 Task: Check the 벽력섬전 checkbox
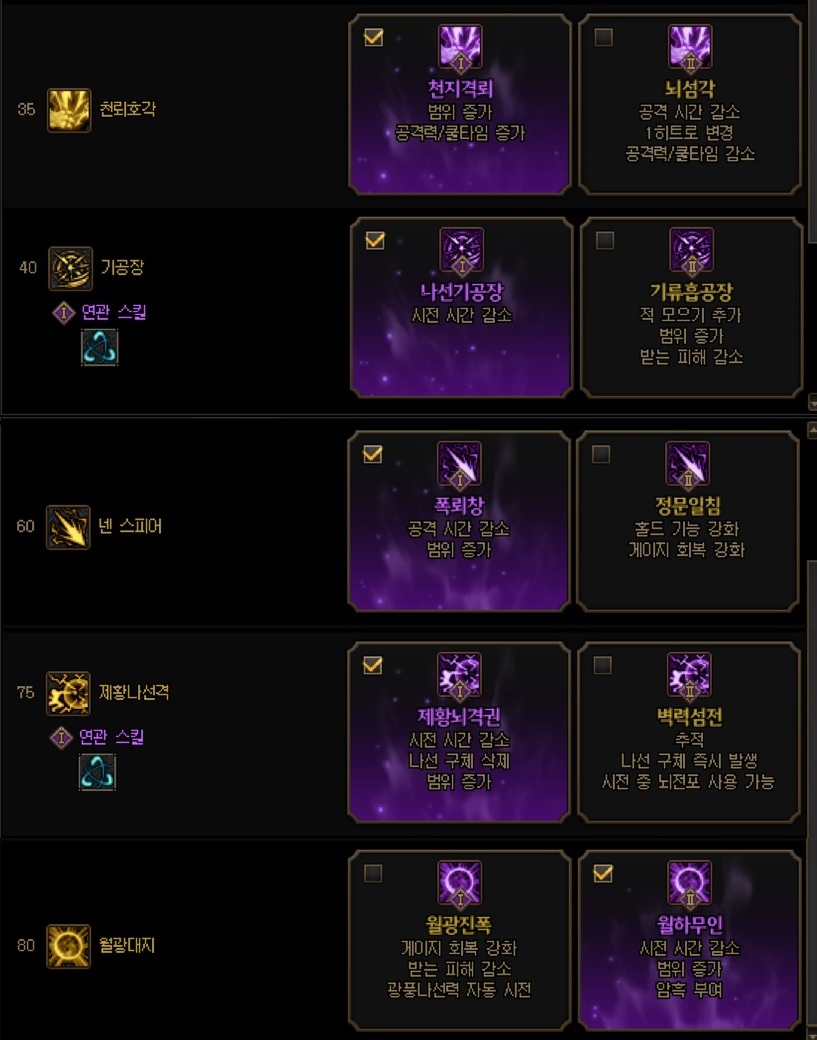[602, 665]
